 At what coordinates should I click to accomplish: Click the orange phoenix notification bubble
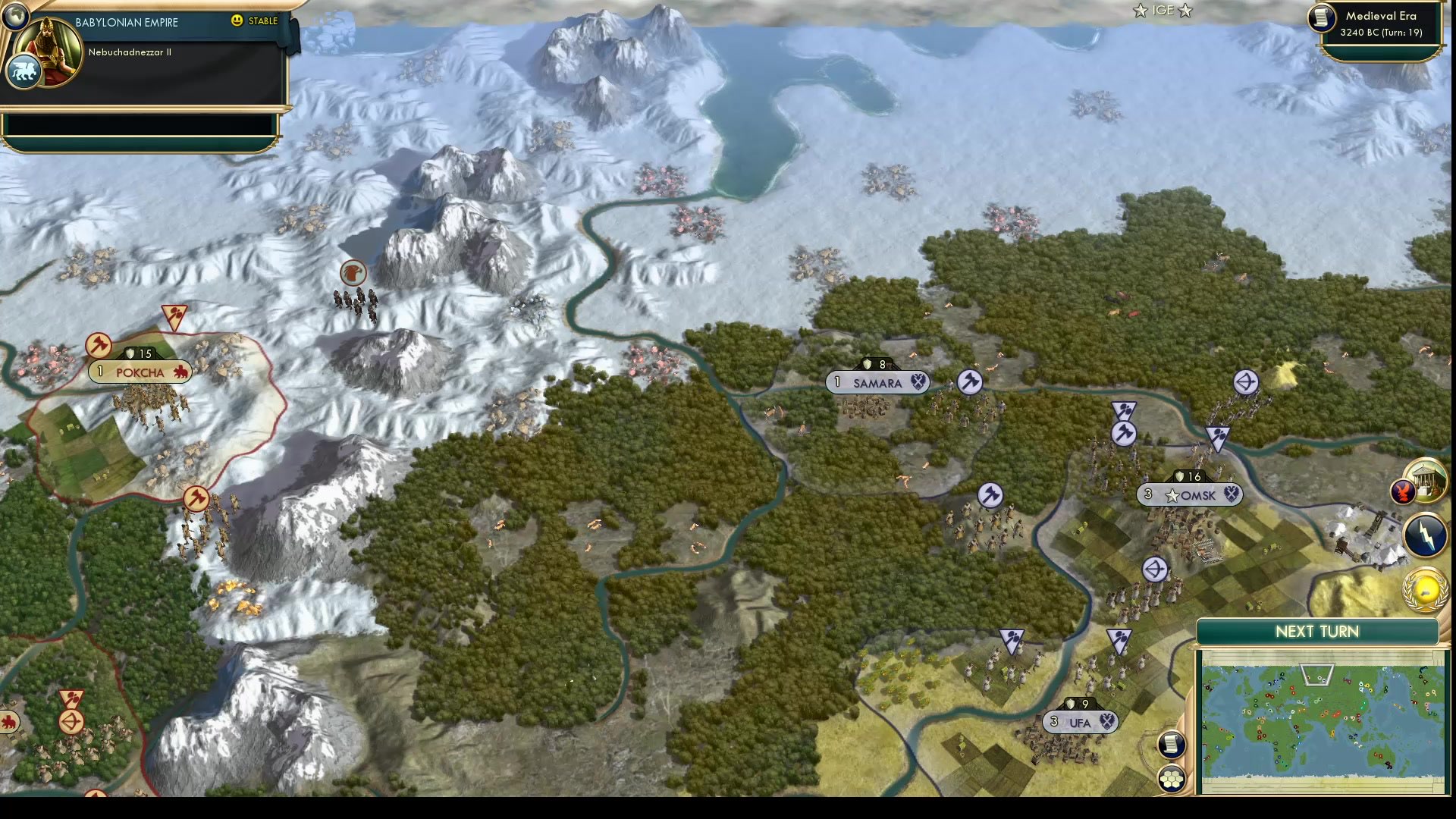point(1404,491)
